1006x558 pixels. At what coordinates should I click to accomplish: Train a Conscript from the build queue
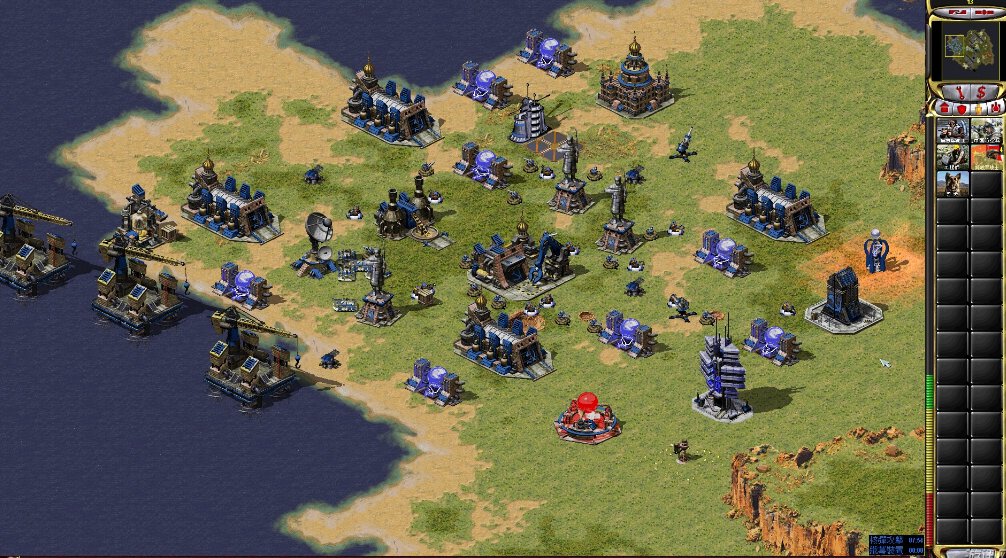[952, 130]
